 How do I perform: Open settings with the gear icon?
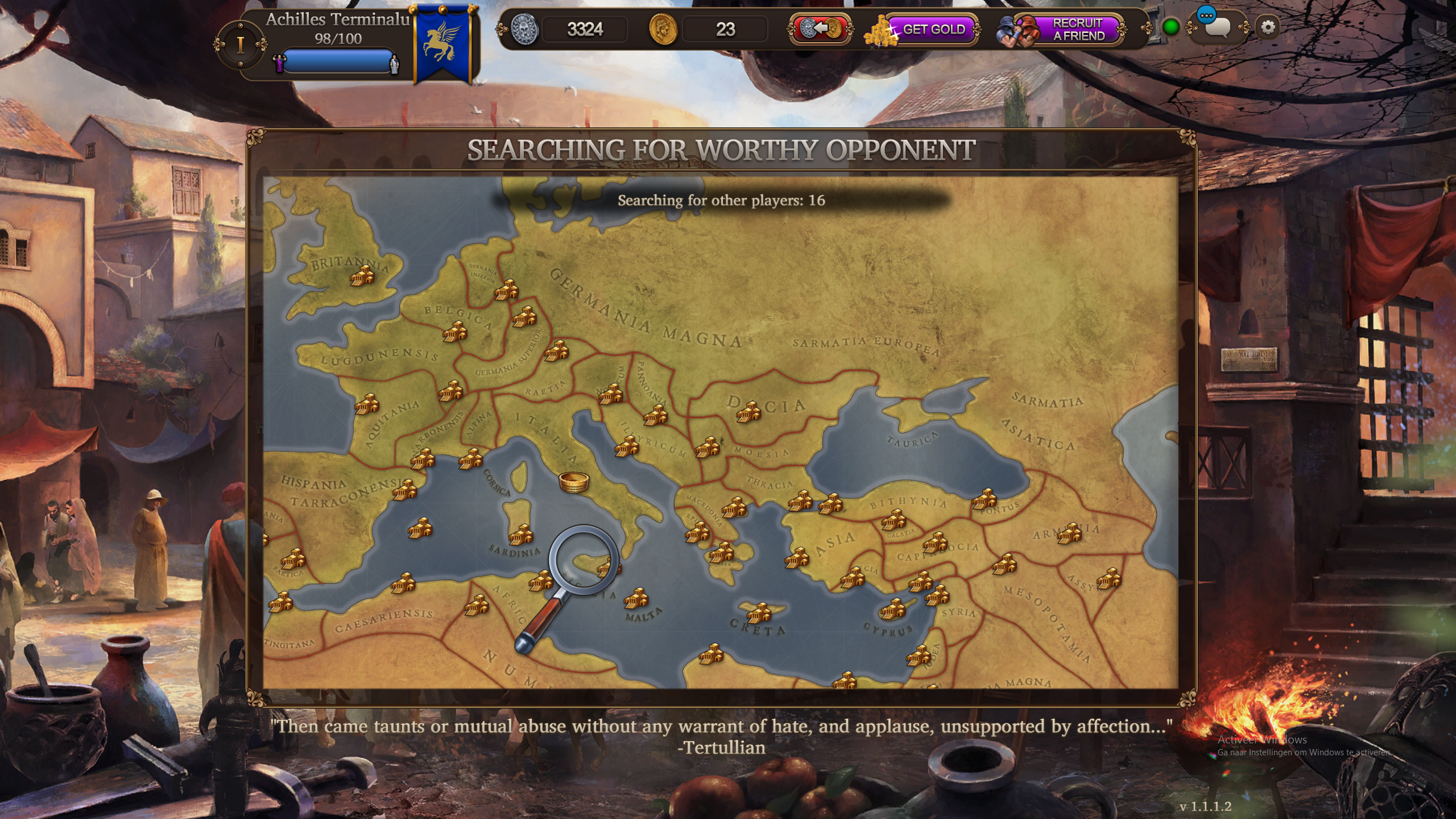[x=1268, y=27]
